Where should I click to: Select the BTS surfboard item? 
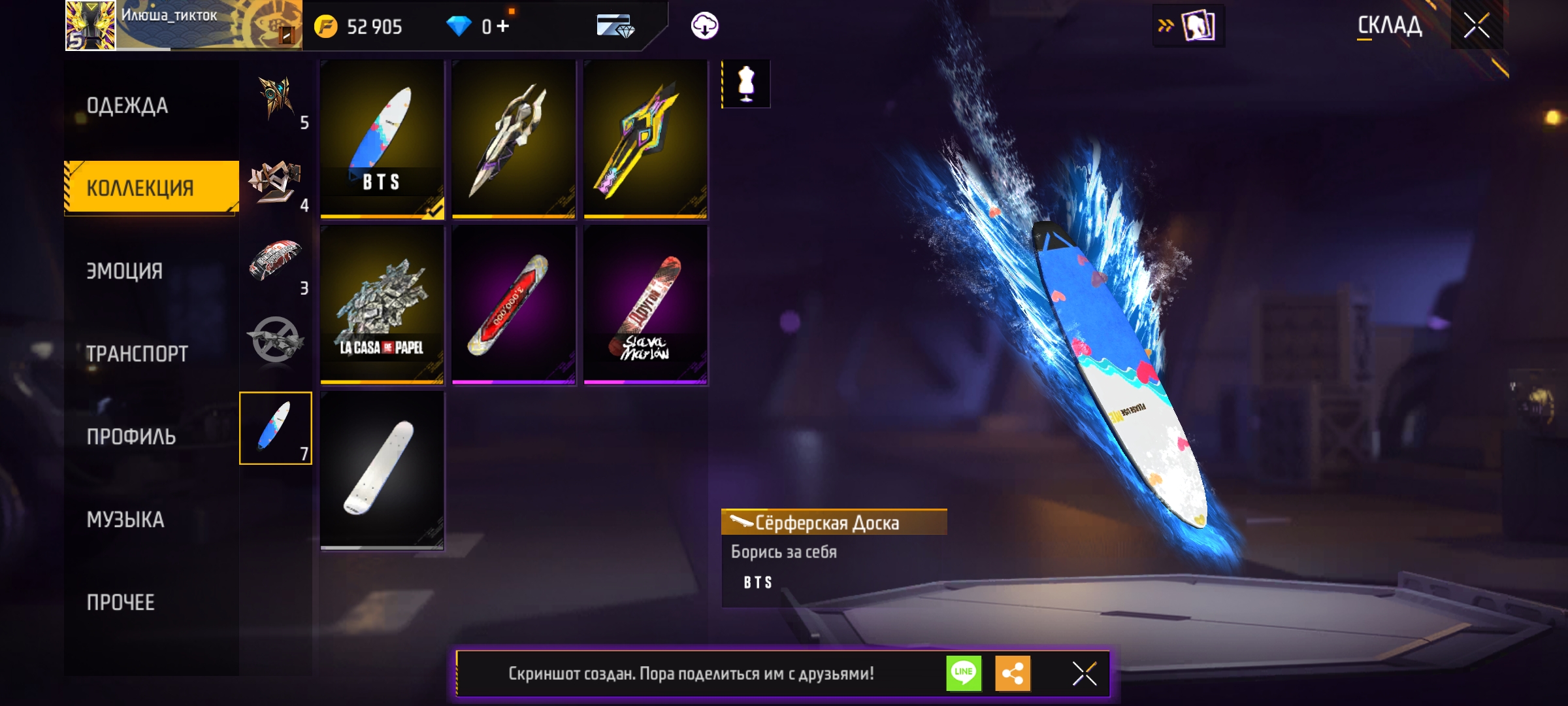pos(382,139)
